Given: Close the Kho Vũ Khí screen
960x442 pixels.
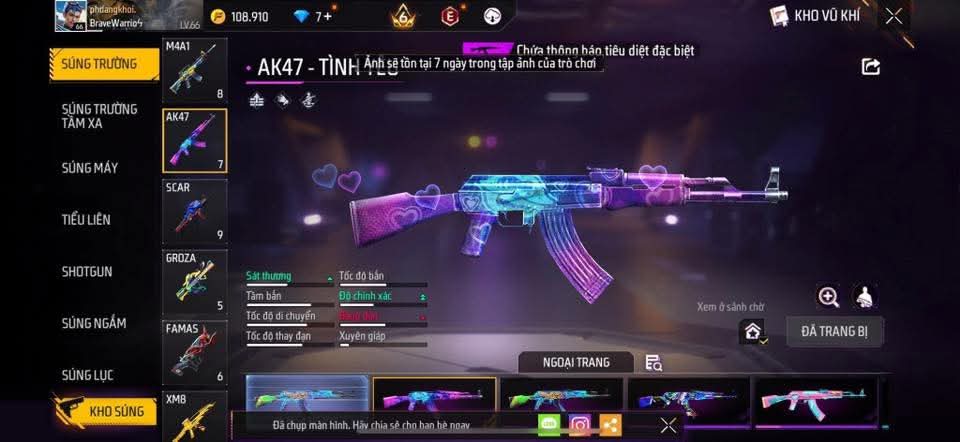Looking at the screenshot, I should point(894,15).
